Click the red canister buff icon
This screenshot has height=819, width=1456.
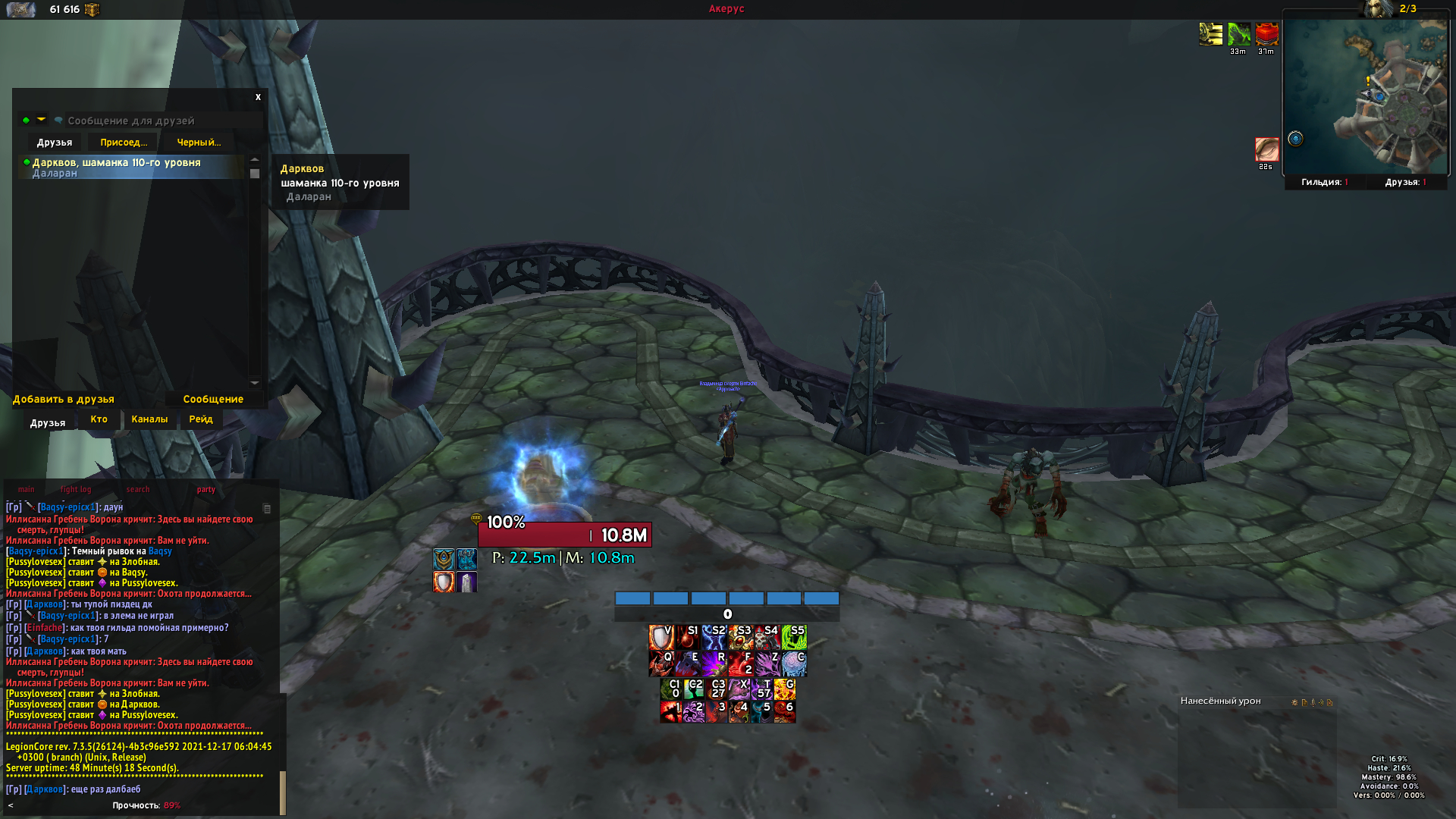(1266, 34)
